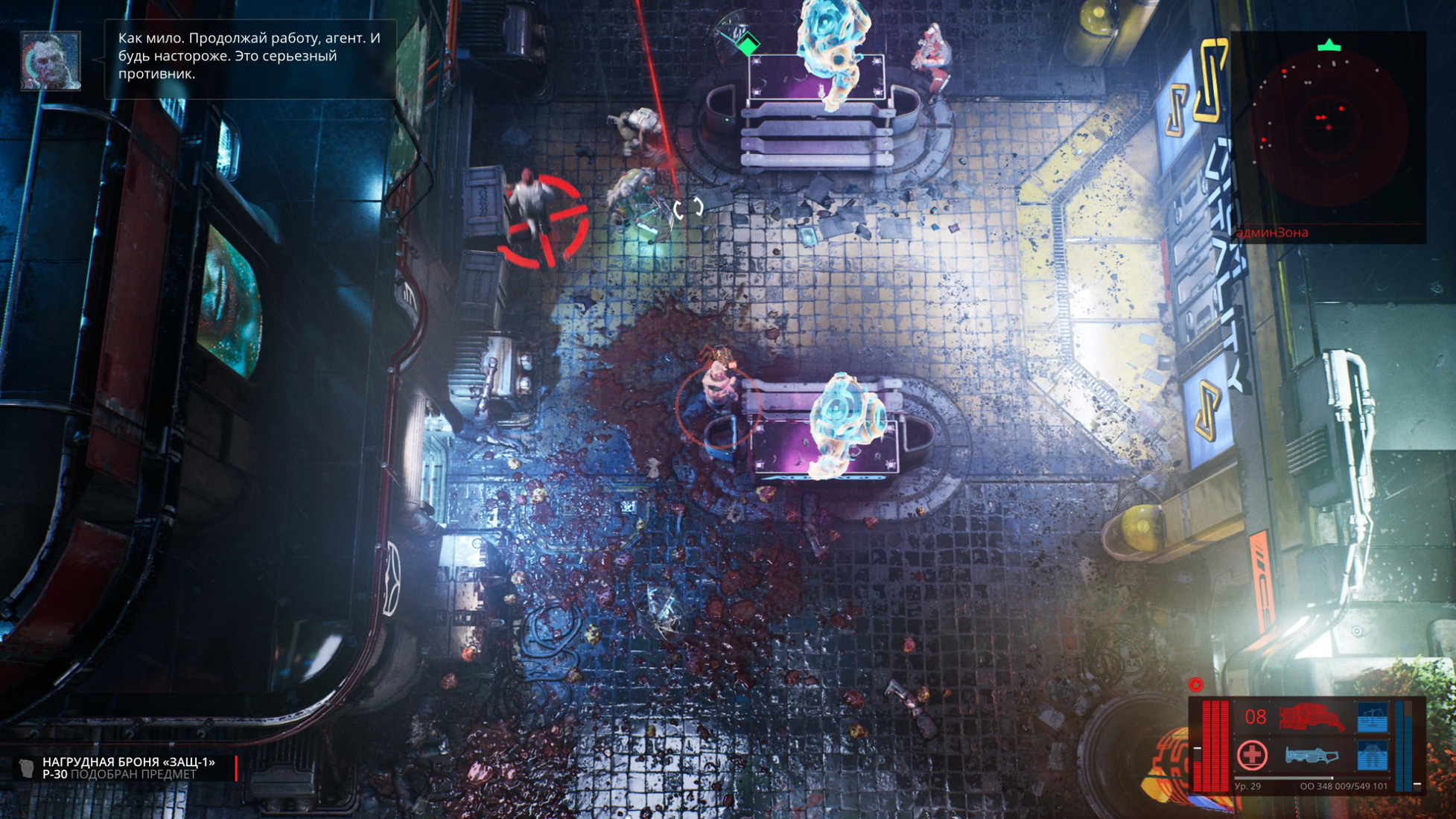Click the green objective arrow on the minimap
The width and height of the screenshot is (1456, 819).
(x=1329, y=46)
